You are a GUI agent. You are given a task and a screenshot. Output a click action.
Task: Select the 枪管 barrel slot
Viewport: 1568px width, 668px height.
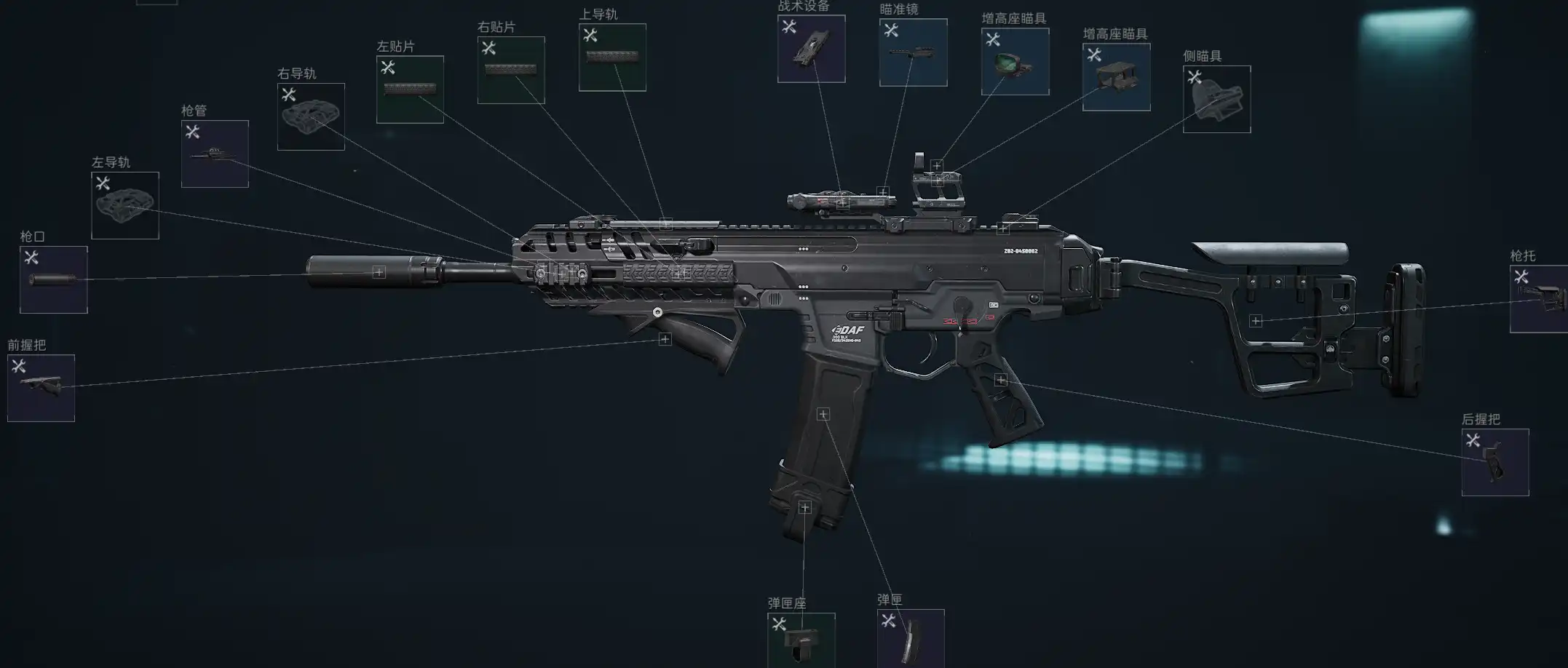215,154
